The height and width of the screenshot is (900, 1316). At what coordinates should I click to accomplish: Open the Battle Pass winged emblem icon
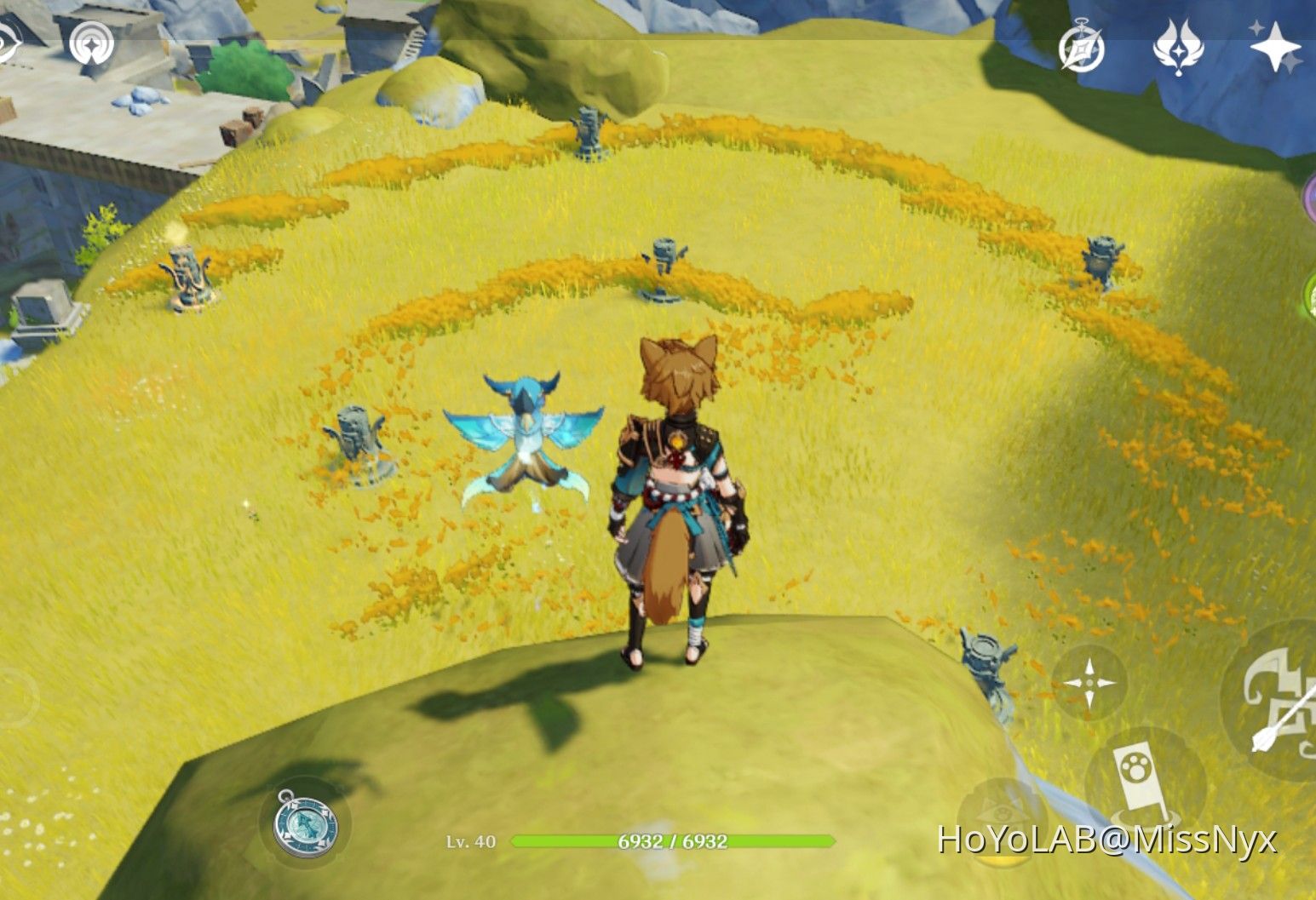(x=1179, y=47)
